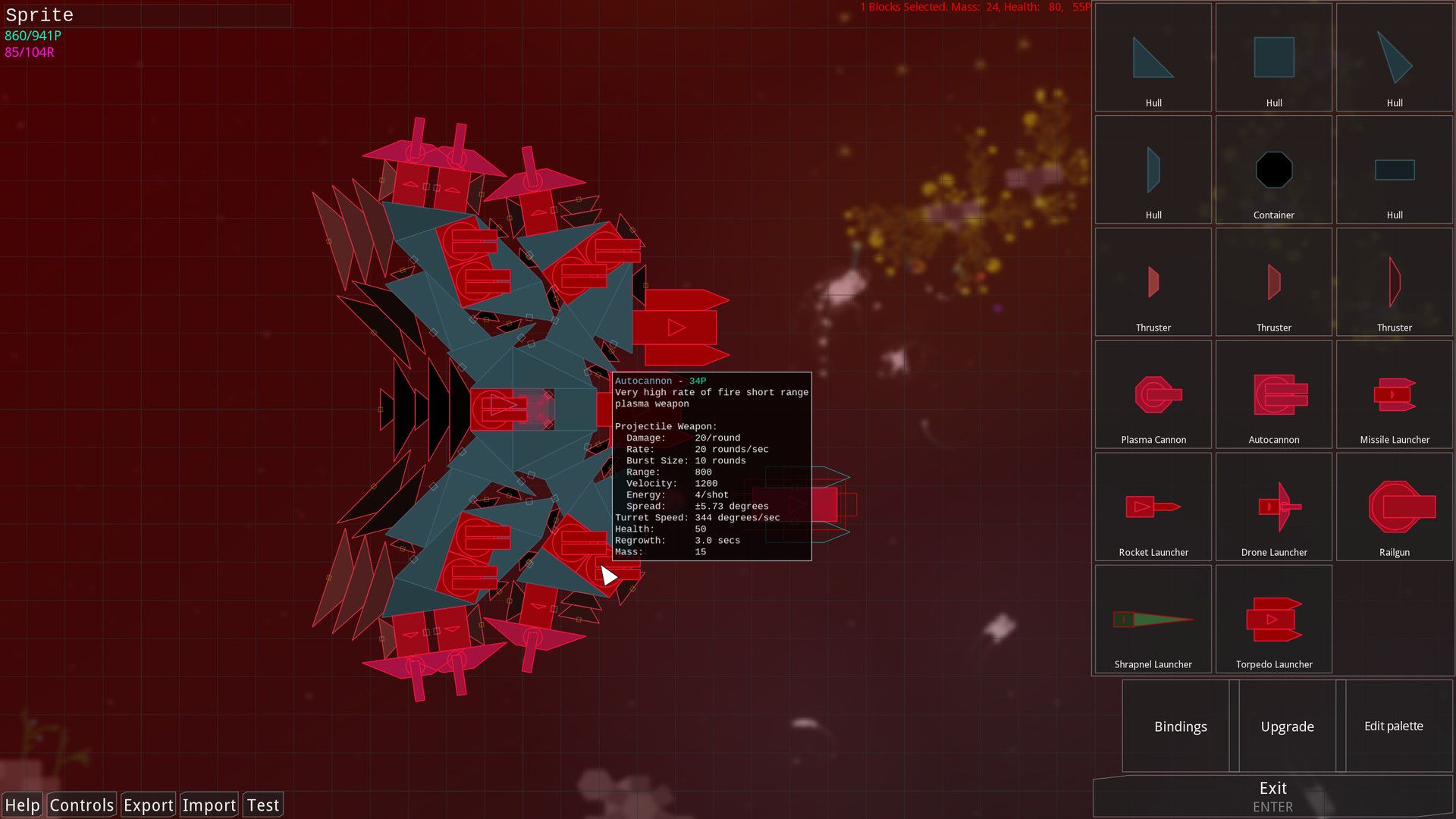
Task: Choose the Torpedo Launcher block
Action: 1274,619
